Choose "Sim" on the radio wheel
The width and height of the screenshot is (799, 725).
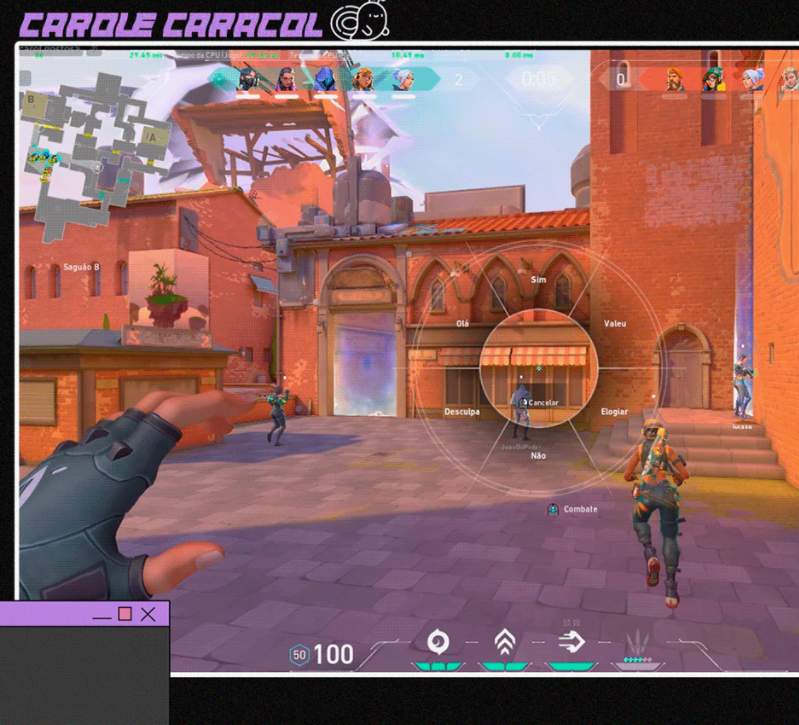coord(539,281)
